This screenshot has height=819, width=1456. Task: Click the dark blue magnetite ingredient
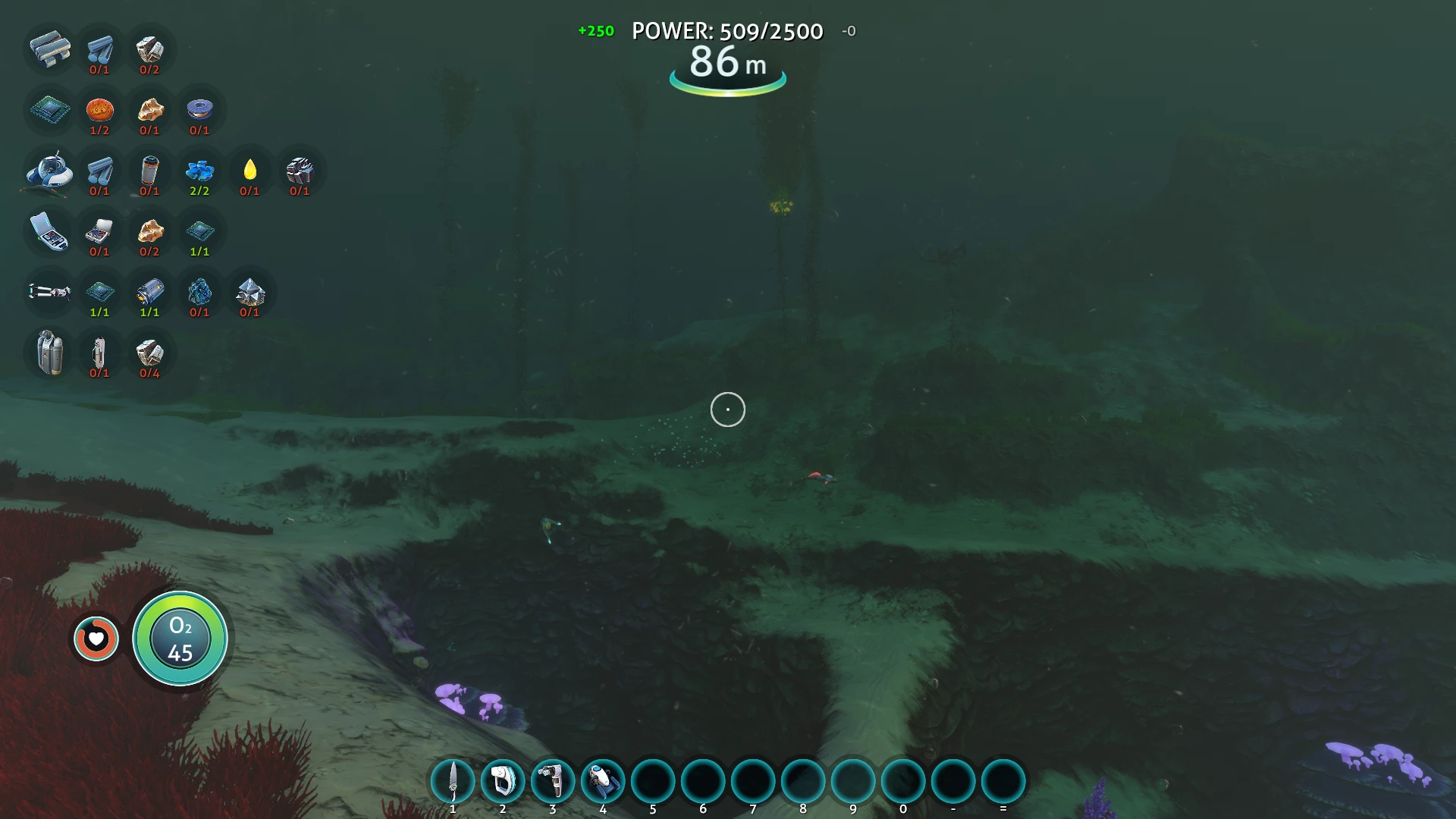pos(199,292)
